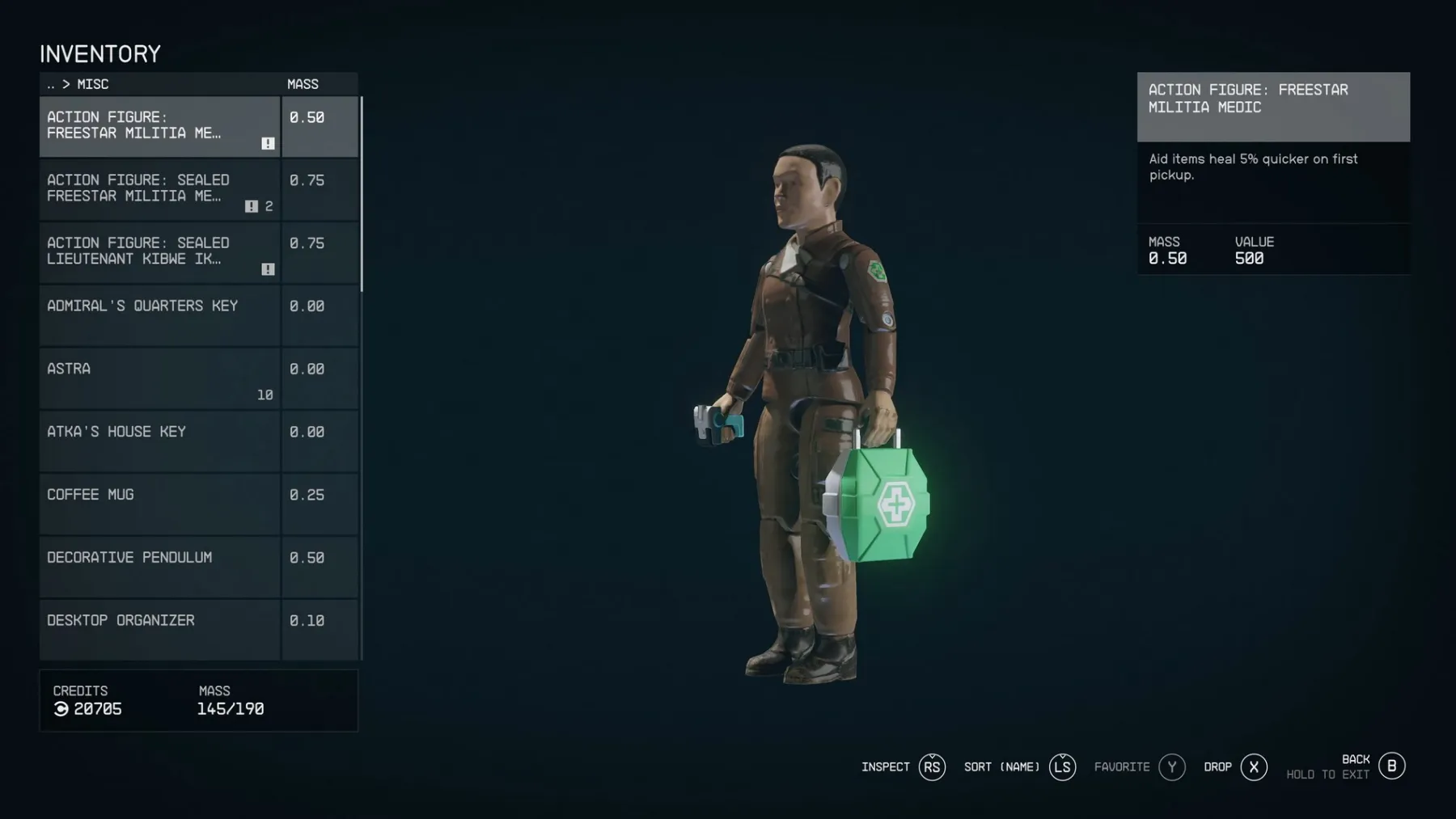
Task: Select the MISC breadcrumb category
Action: tap(92, 84)
